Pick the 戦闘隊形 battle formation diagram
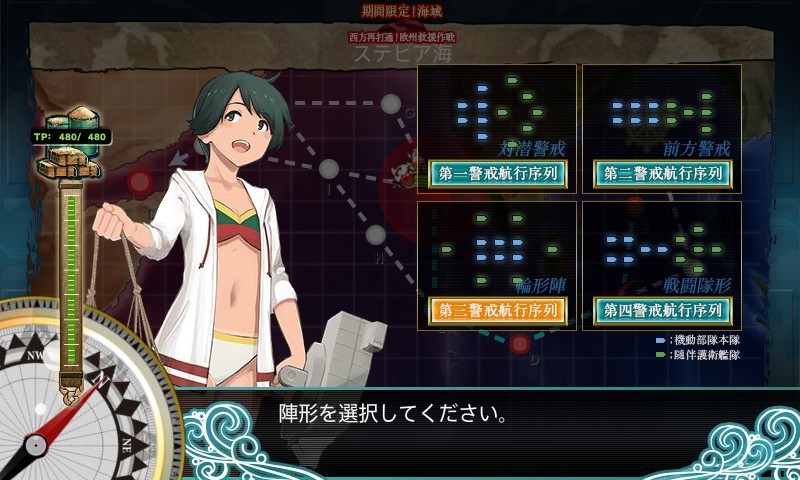This screenshot has height=480, width=800. pyautogui.click(x=661, y=246)
